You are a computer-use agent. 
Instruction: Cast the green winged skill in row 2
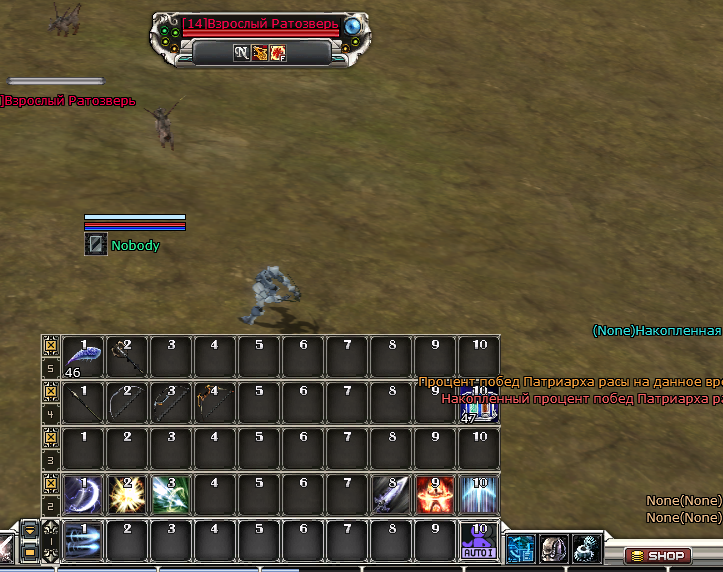[x=171, y=494]
